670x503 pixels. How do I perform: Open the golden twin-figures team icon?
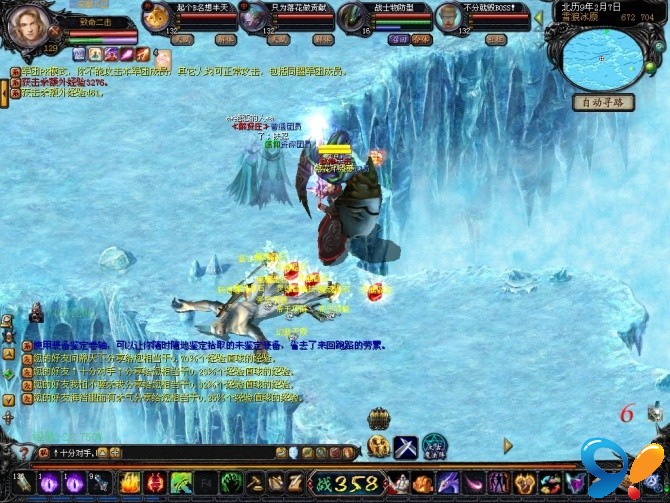point(379,446)
